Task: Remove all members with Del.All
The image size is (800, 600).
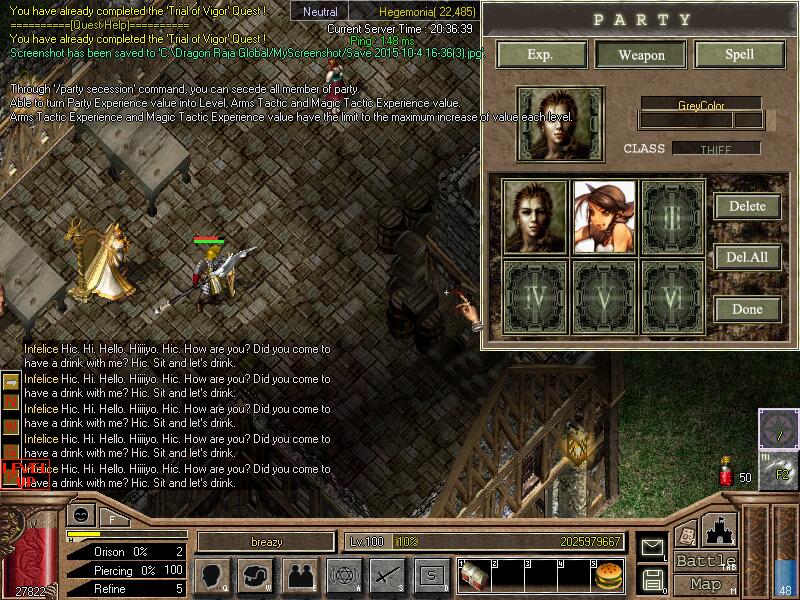Action: click(747, 257)
